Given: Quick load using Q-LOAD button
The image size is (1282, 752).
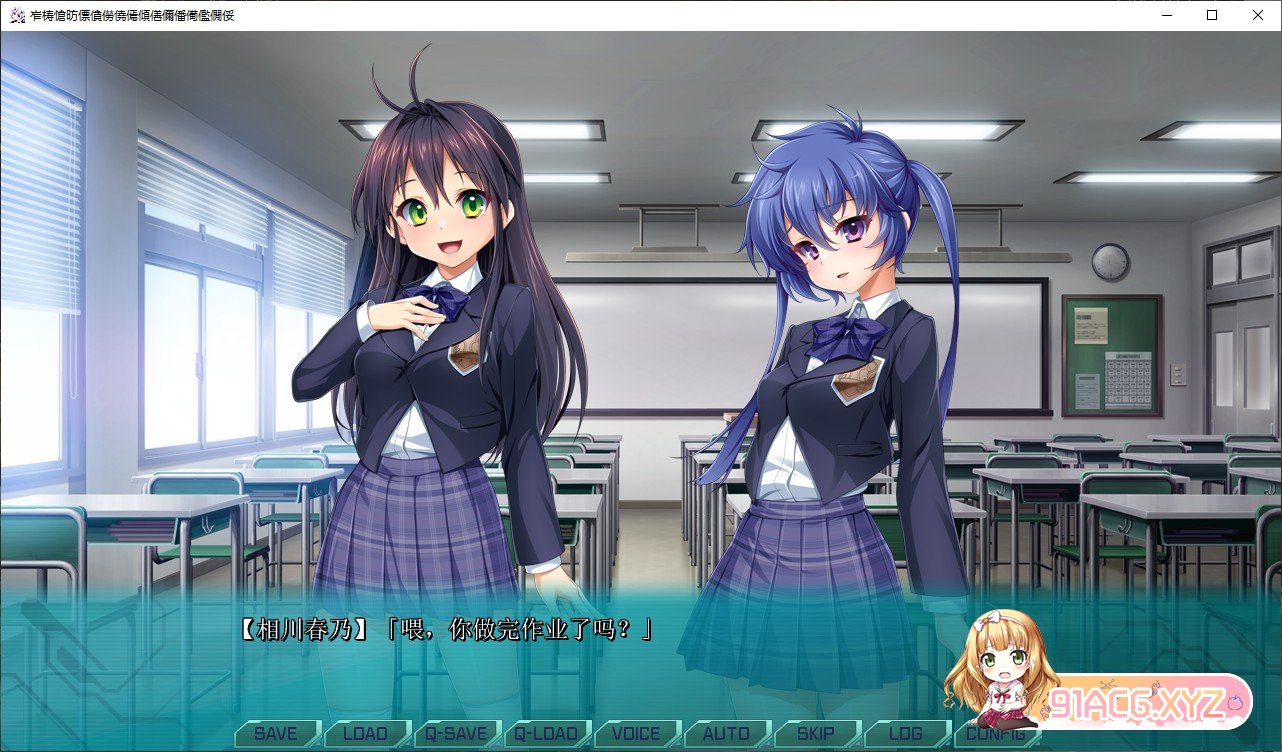Looking at the screenshot, I should click(546, 734).
